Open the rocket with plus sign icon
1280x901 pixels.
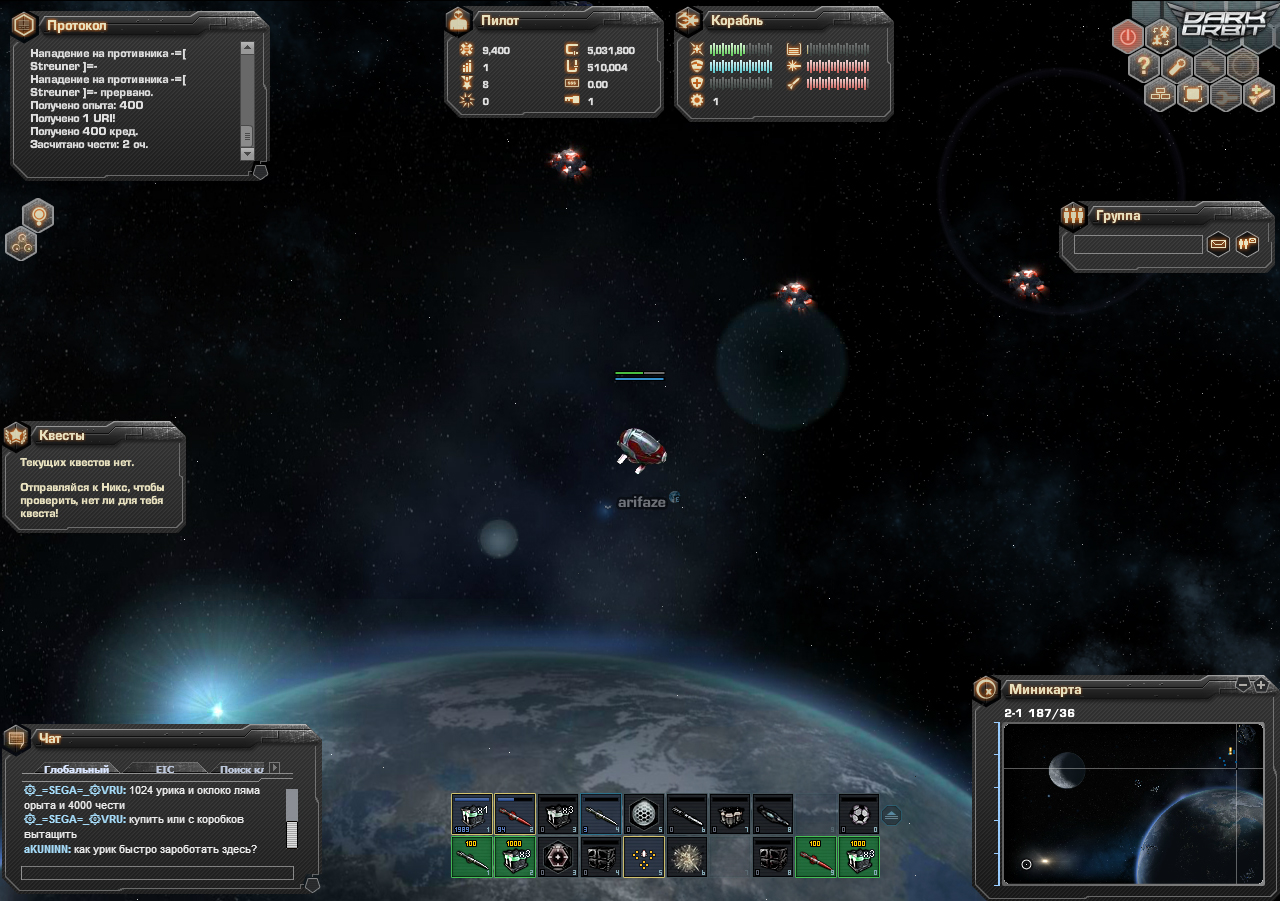1258,95
